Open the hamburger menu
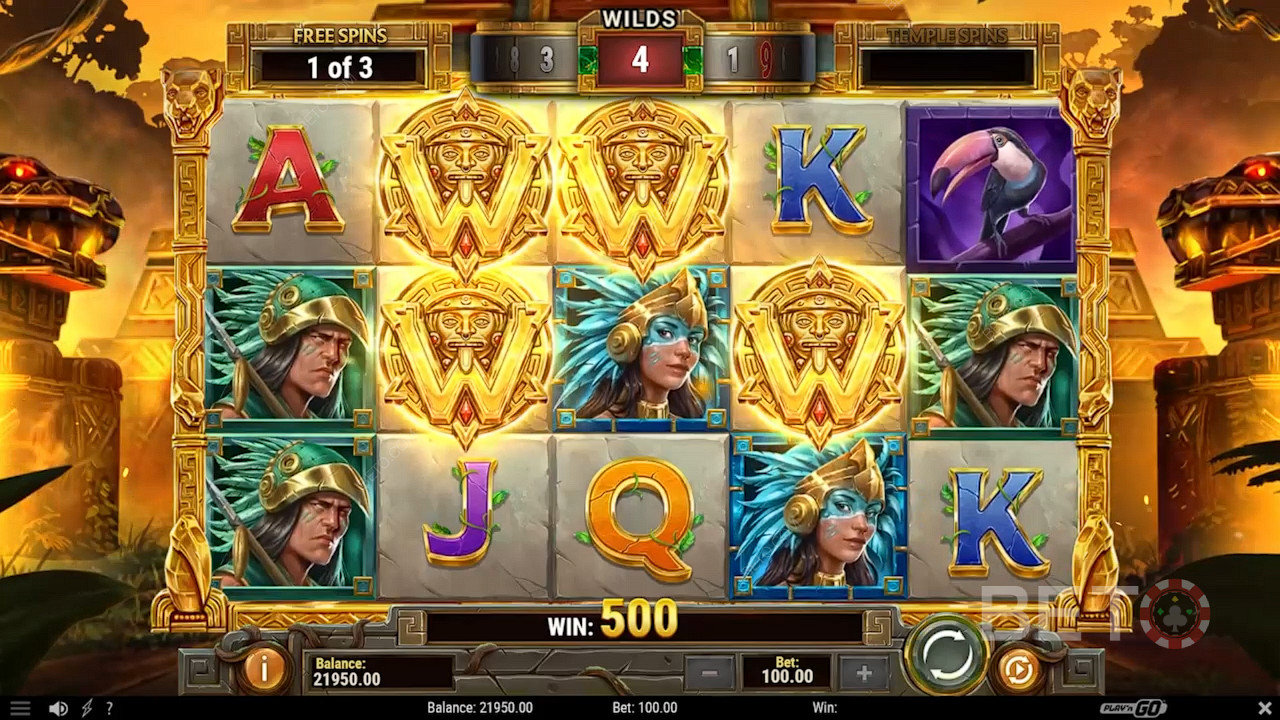The width and height of the screenshot is (1280, 720). tap(19, 708)
